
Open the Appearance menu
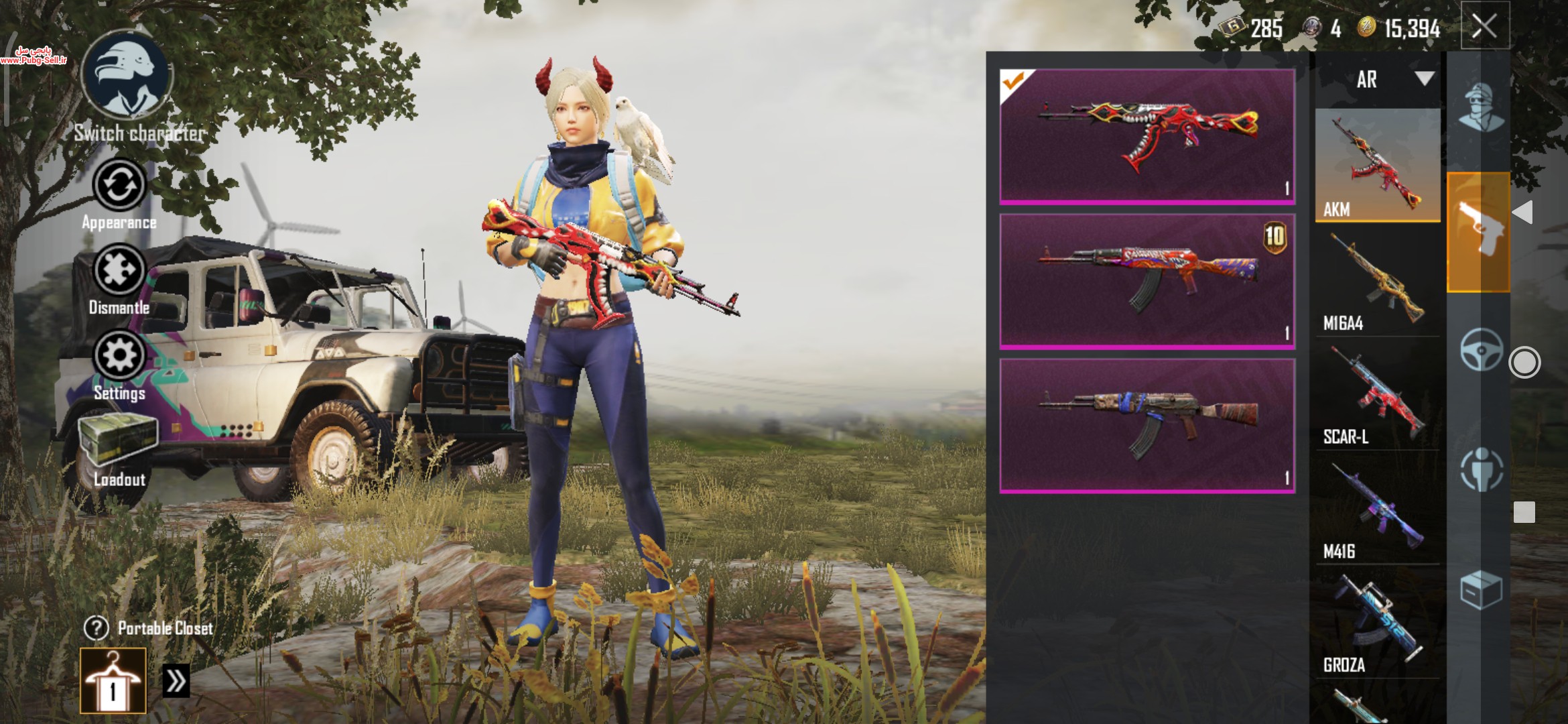click(119, 185)
